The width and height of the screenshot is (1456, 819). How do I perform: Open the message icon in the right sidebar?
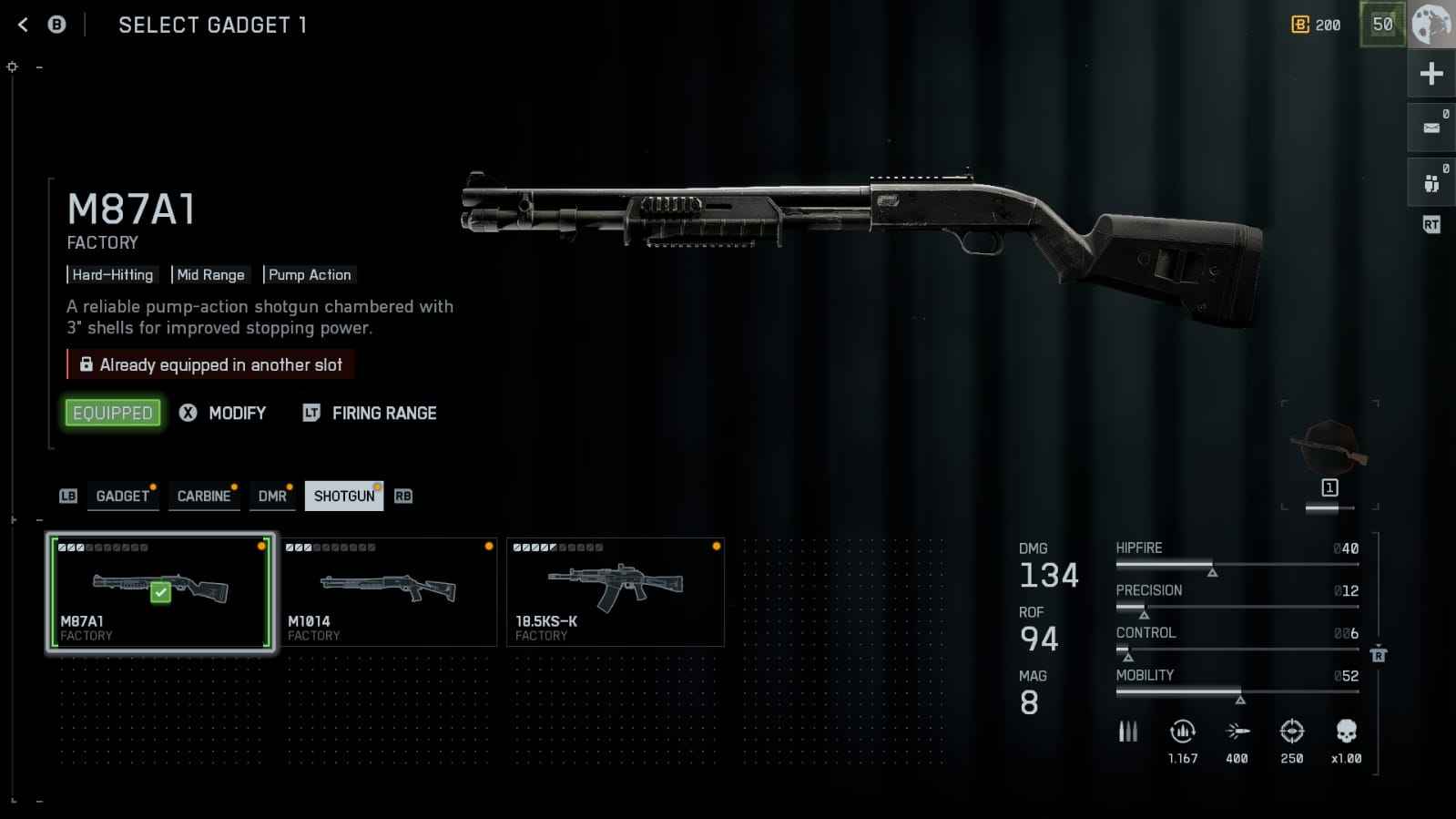click(1431, 128)
